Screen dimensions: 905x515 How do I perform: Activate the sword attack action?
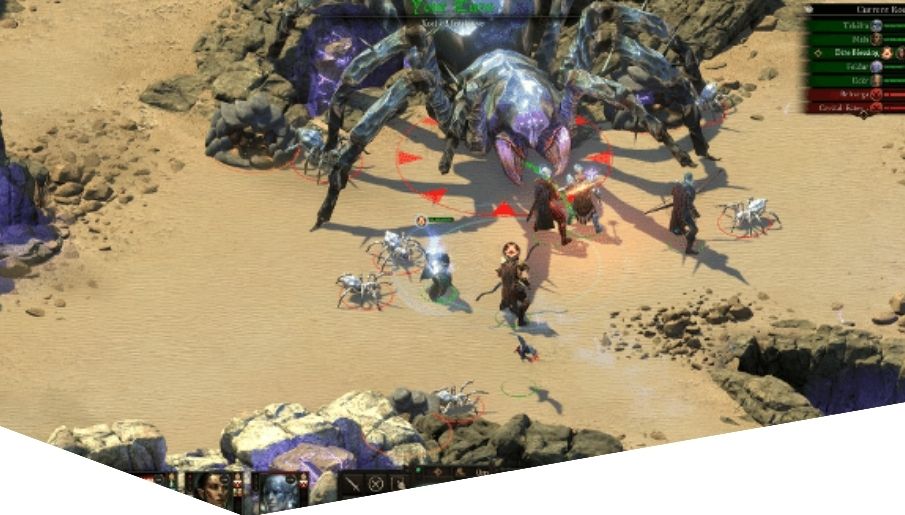pyautogui.click(x=354, y=484)
